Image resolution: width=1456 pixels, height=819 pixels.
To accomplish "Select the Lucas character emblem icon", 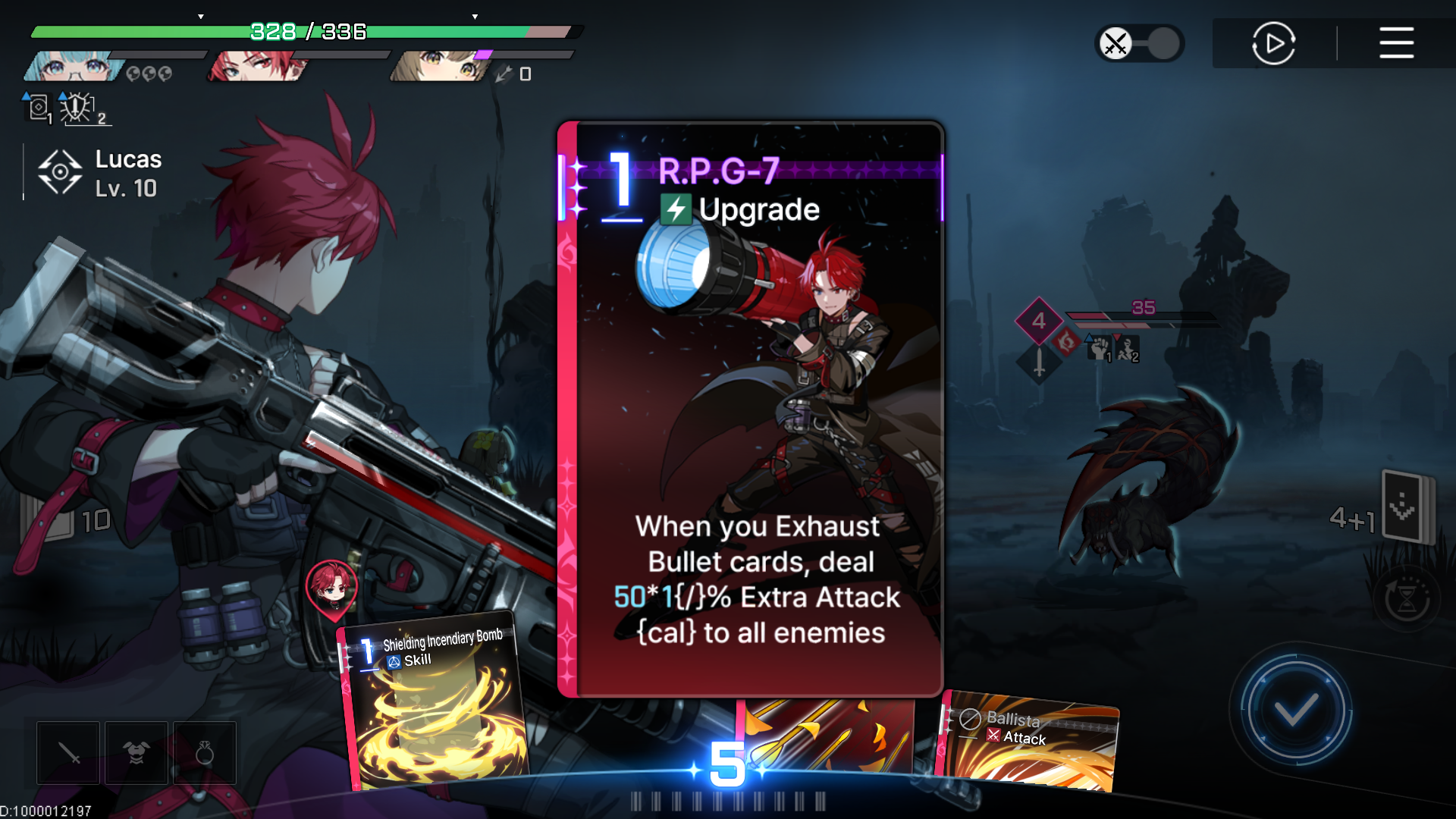I will pos(60,171).
